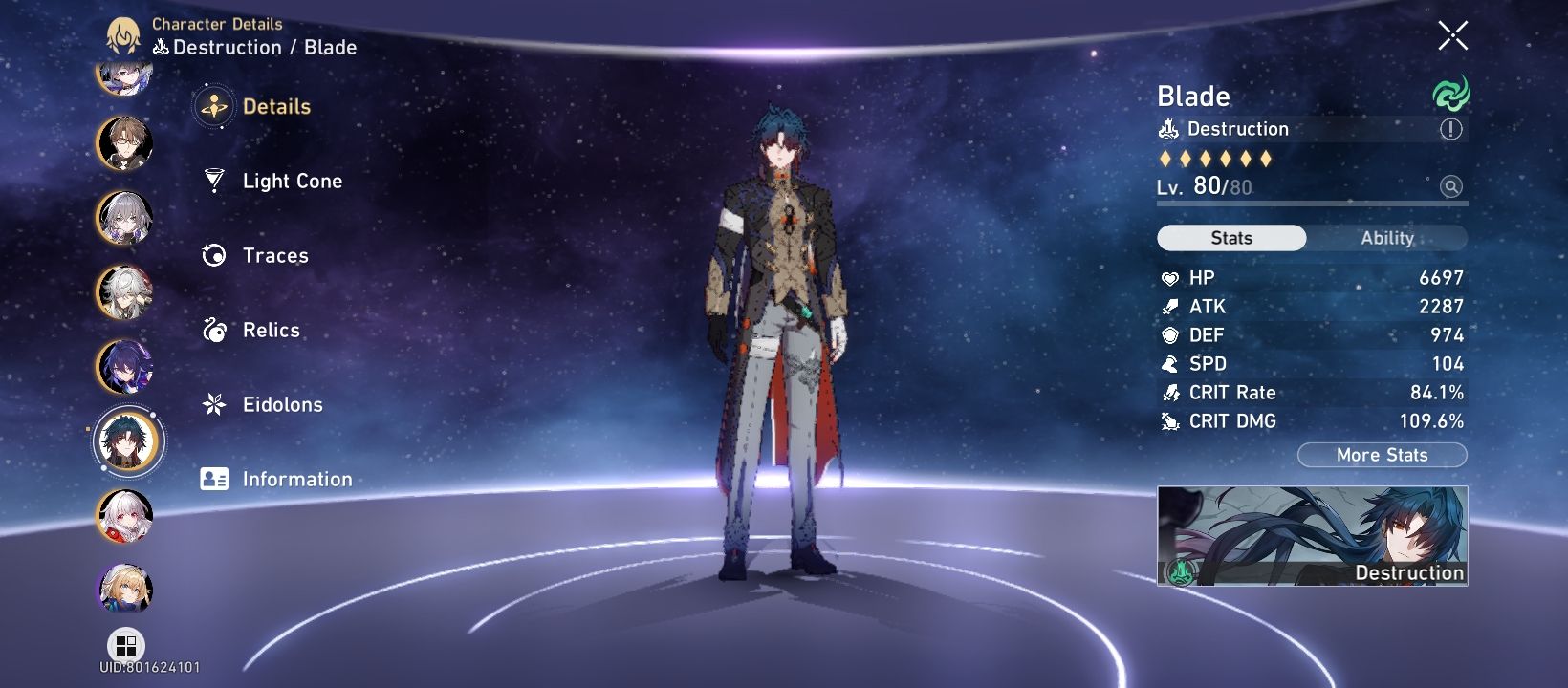Viewport: 1568px width, 688px height.
Task: Click the Eidolons snowflake icon
Action: tap(212, 404)
